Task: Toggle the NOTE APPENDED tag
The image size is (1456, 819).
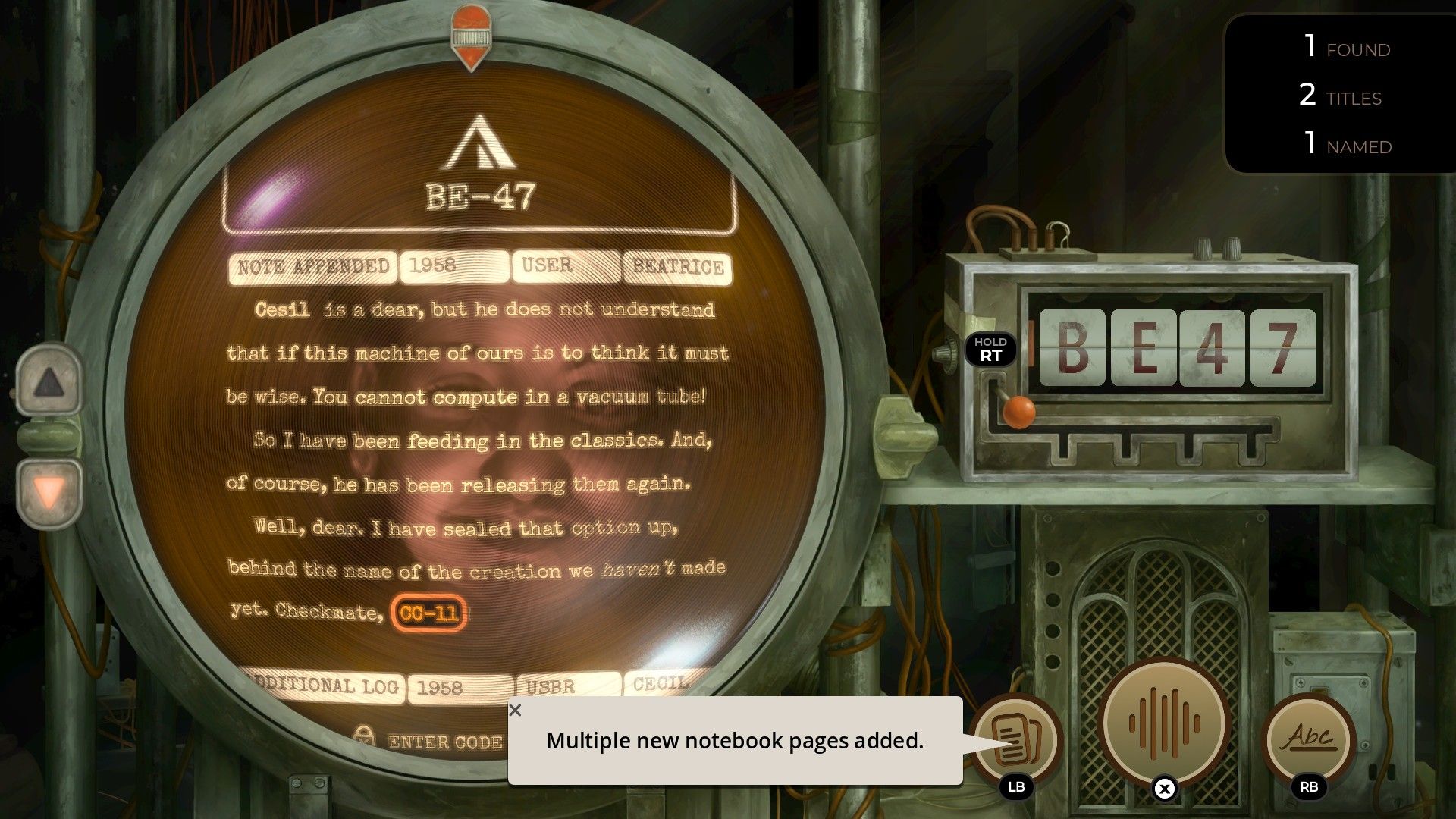Action: click(311, 265)
